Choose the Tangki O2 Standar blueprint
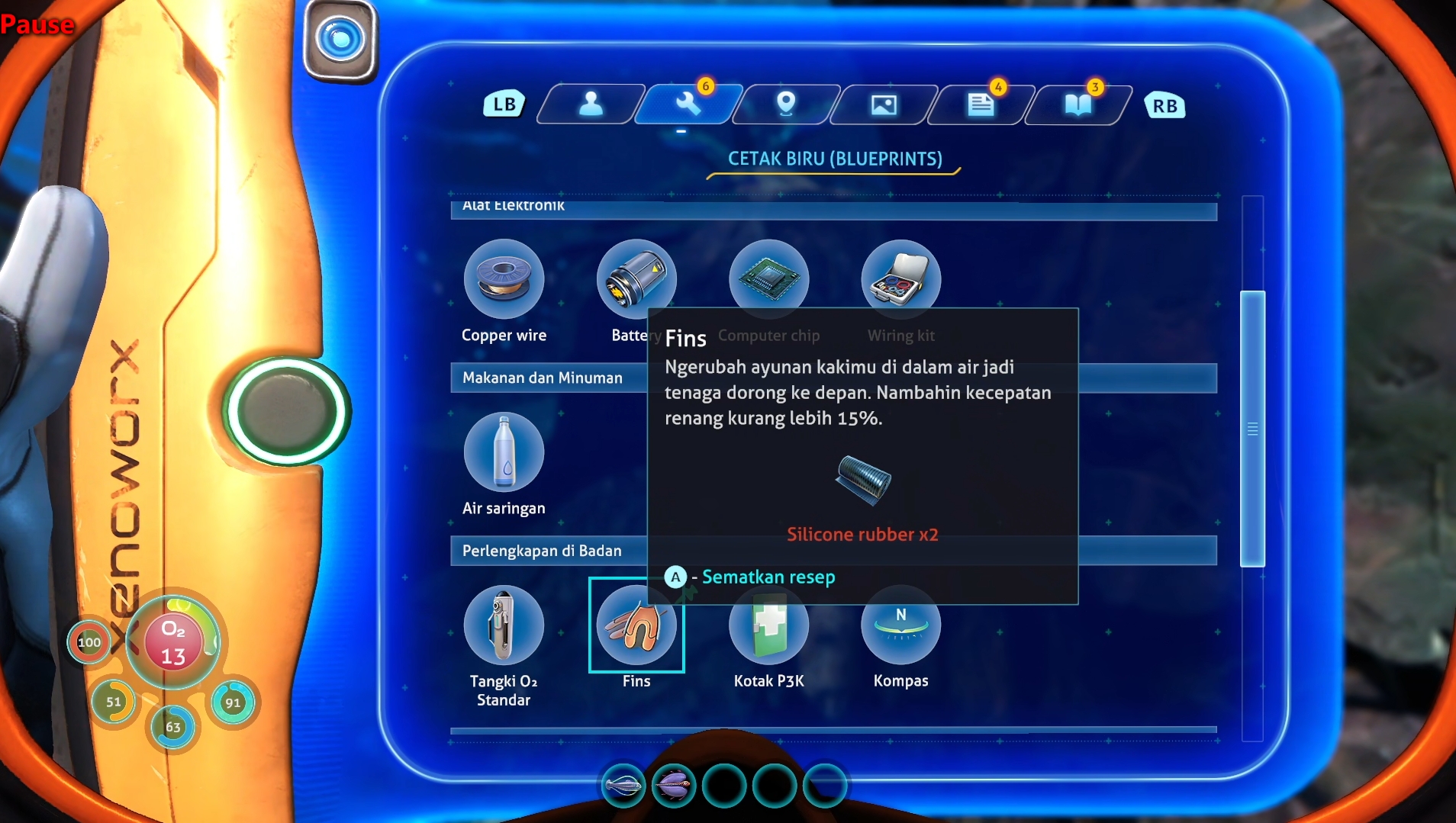Screen dimensions: 1456x823 (504, 625)
